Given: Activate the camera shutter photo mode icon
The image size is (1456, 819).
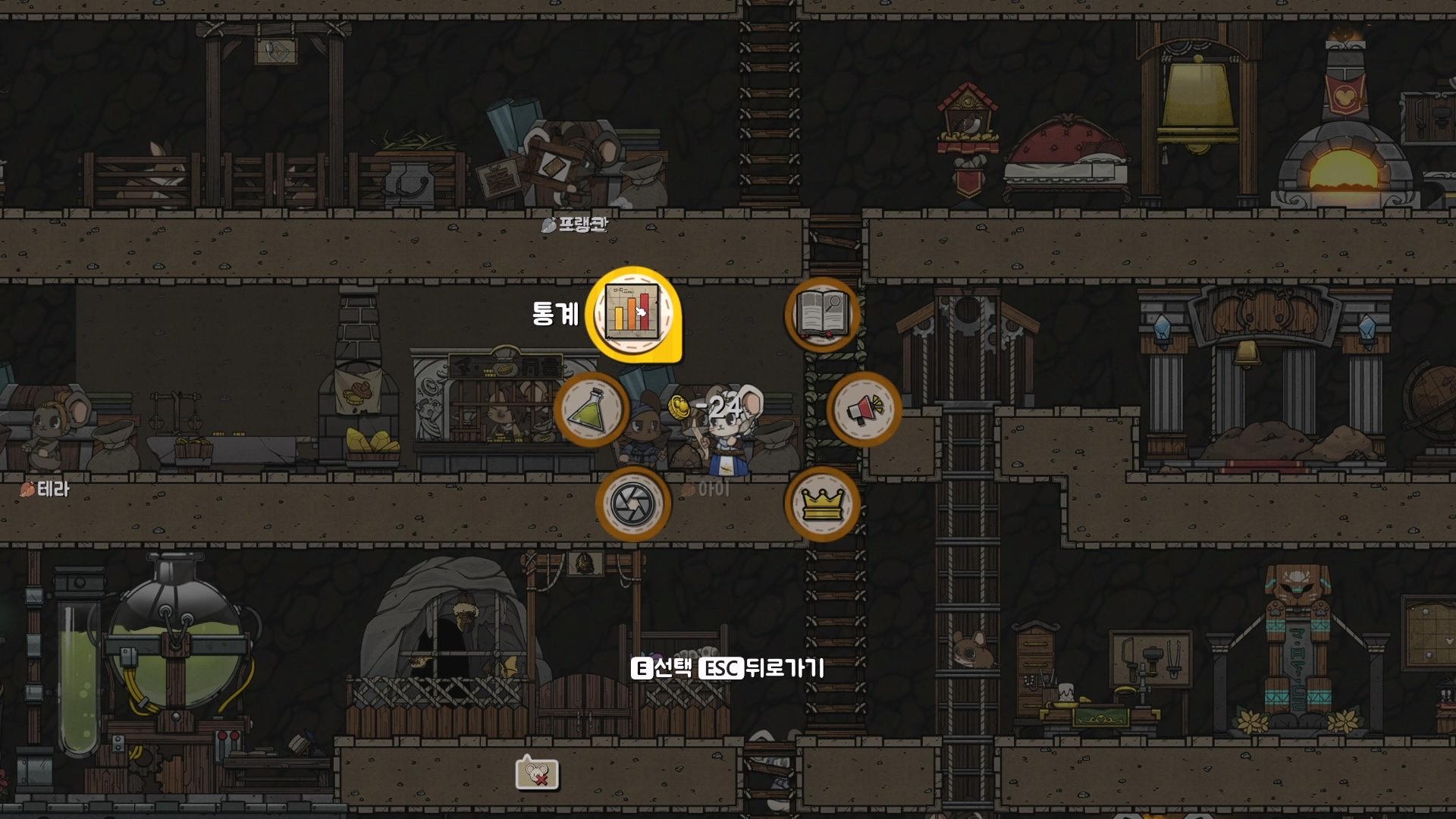Looking at the screenshot, I should 632,504.
